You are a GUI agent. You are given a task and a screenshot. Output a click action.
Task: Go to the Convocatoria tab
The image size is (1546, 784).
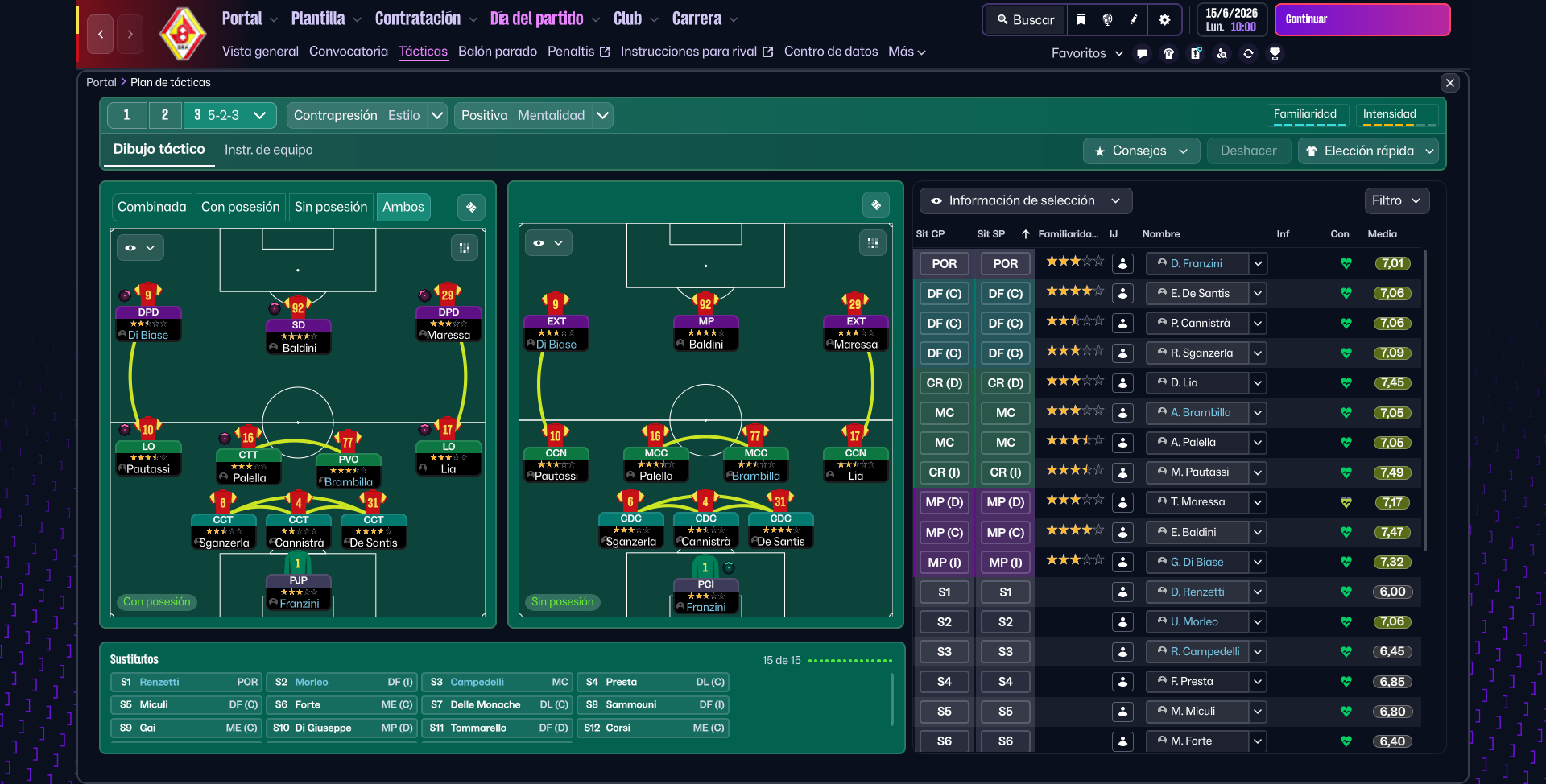tap(348, 52)
